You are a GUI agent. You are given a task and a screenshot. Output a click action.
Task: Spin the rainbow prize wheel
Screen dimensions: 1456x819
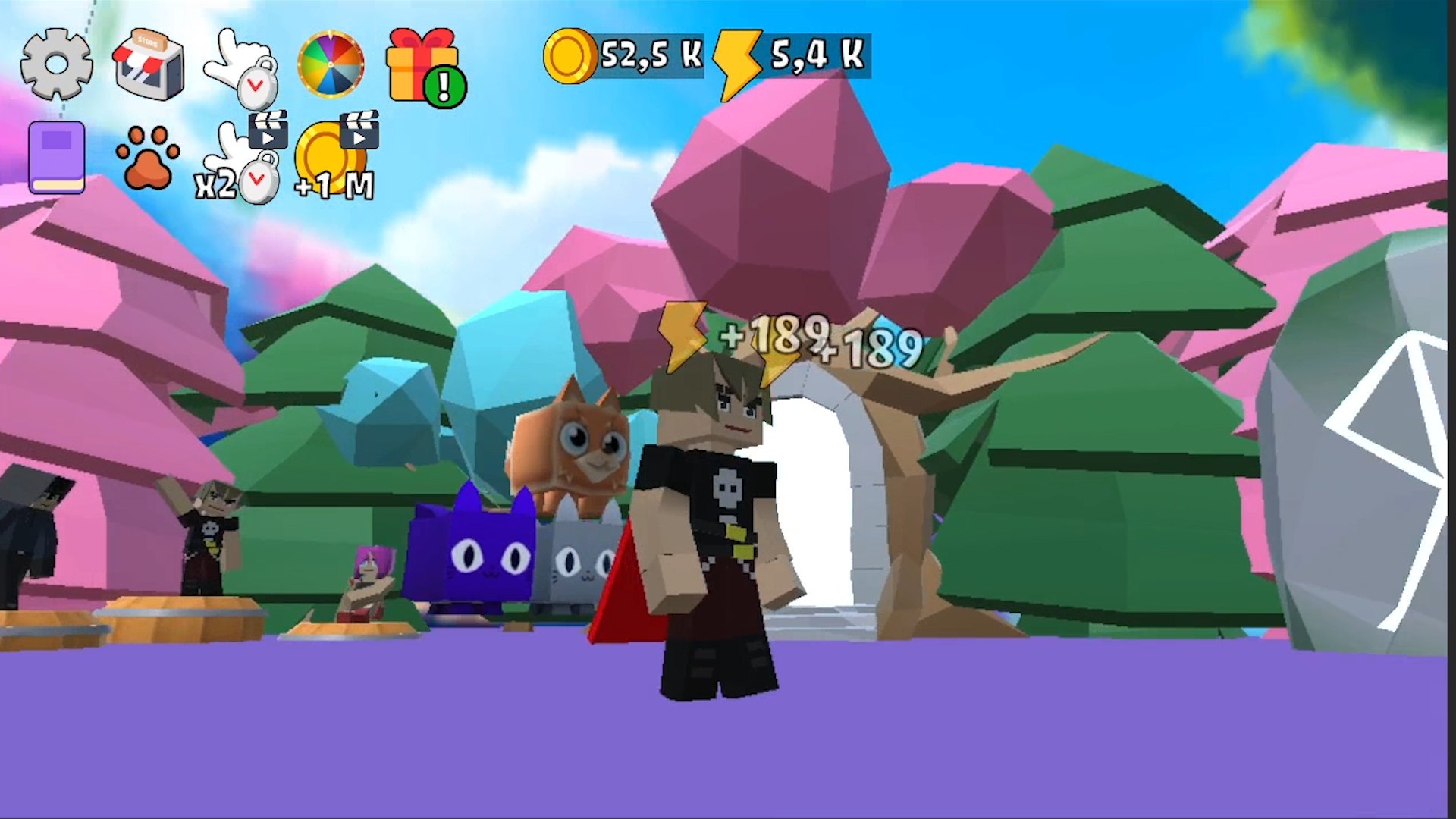tap(331, 64)
